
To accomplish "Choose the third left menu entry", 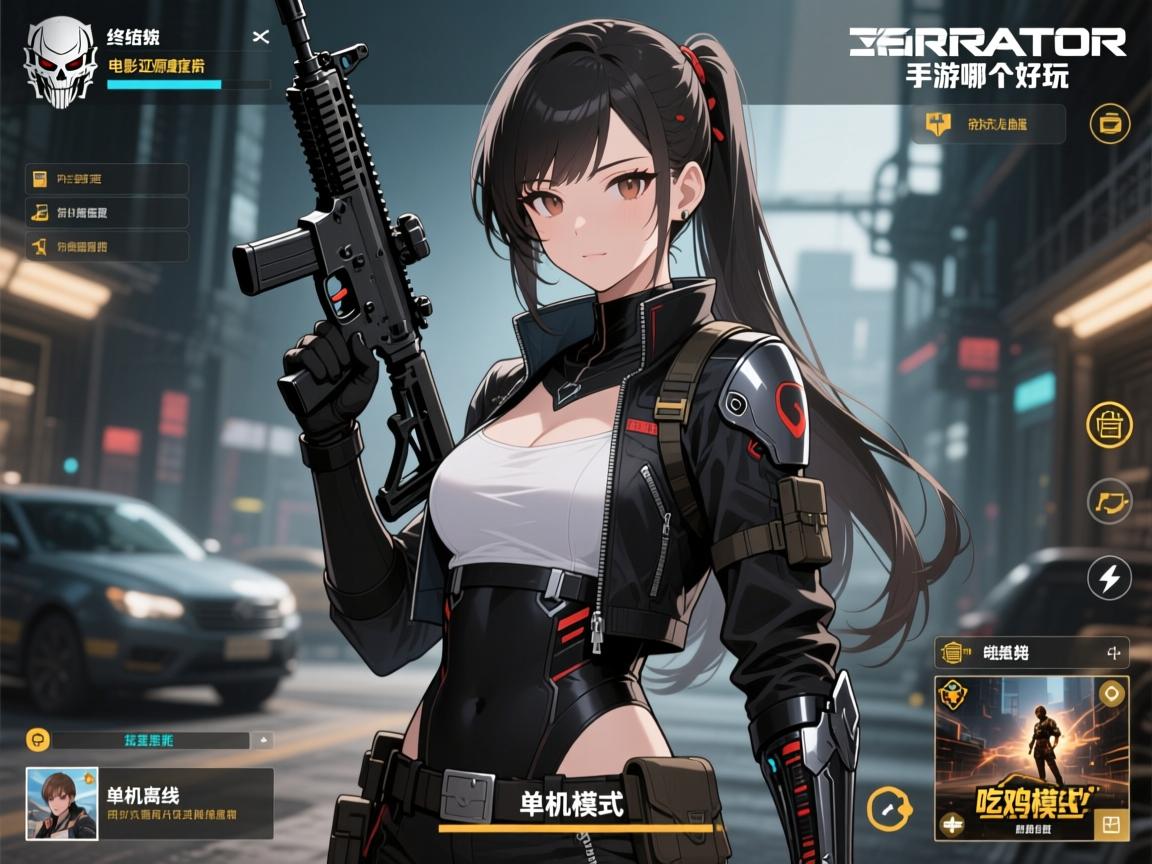I will [107, 246].
